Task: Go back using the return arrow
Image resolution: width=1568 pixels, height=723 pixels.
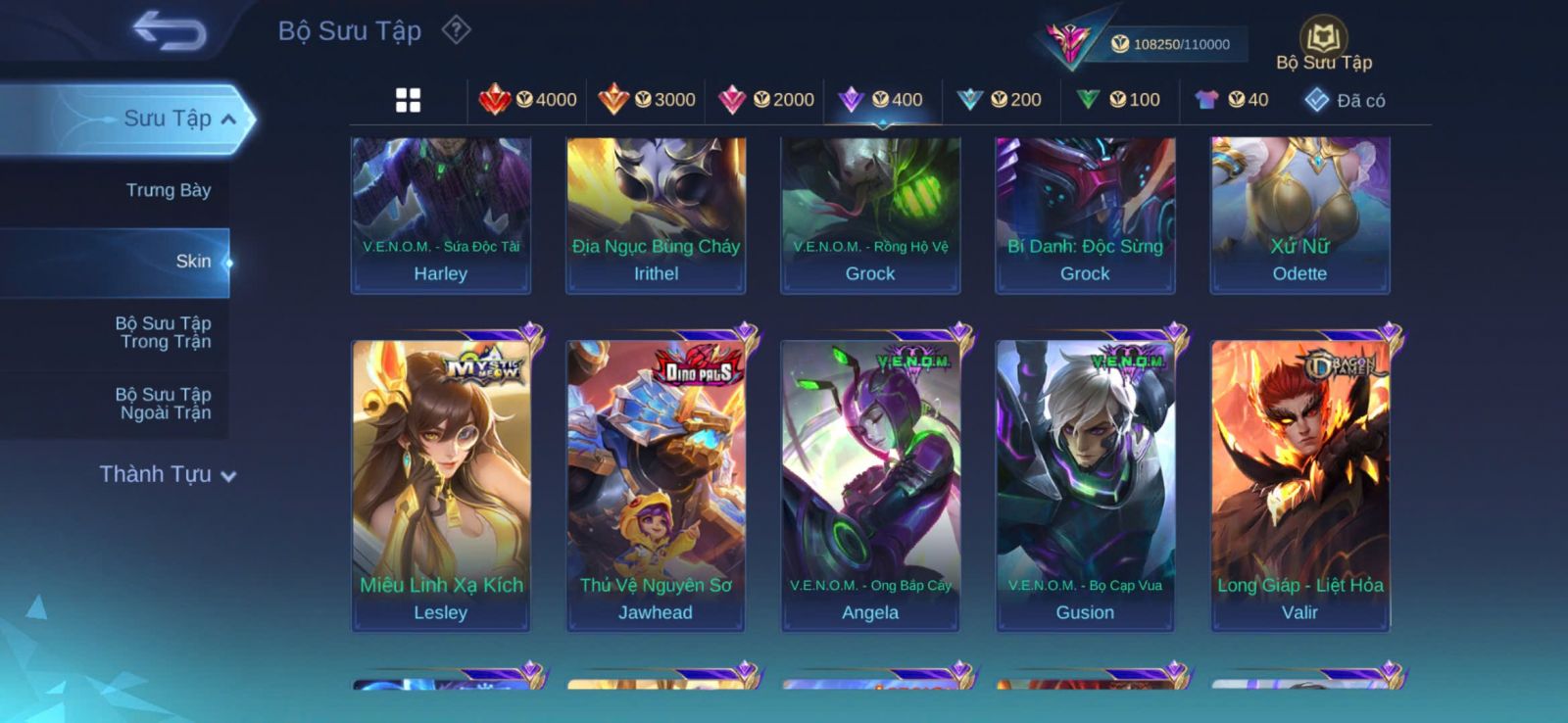Action: tap(169, 30)
